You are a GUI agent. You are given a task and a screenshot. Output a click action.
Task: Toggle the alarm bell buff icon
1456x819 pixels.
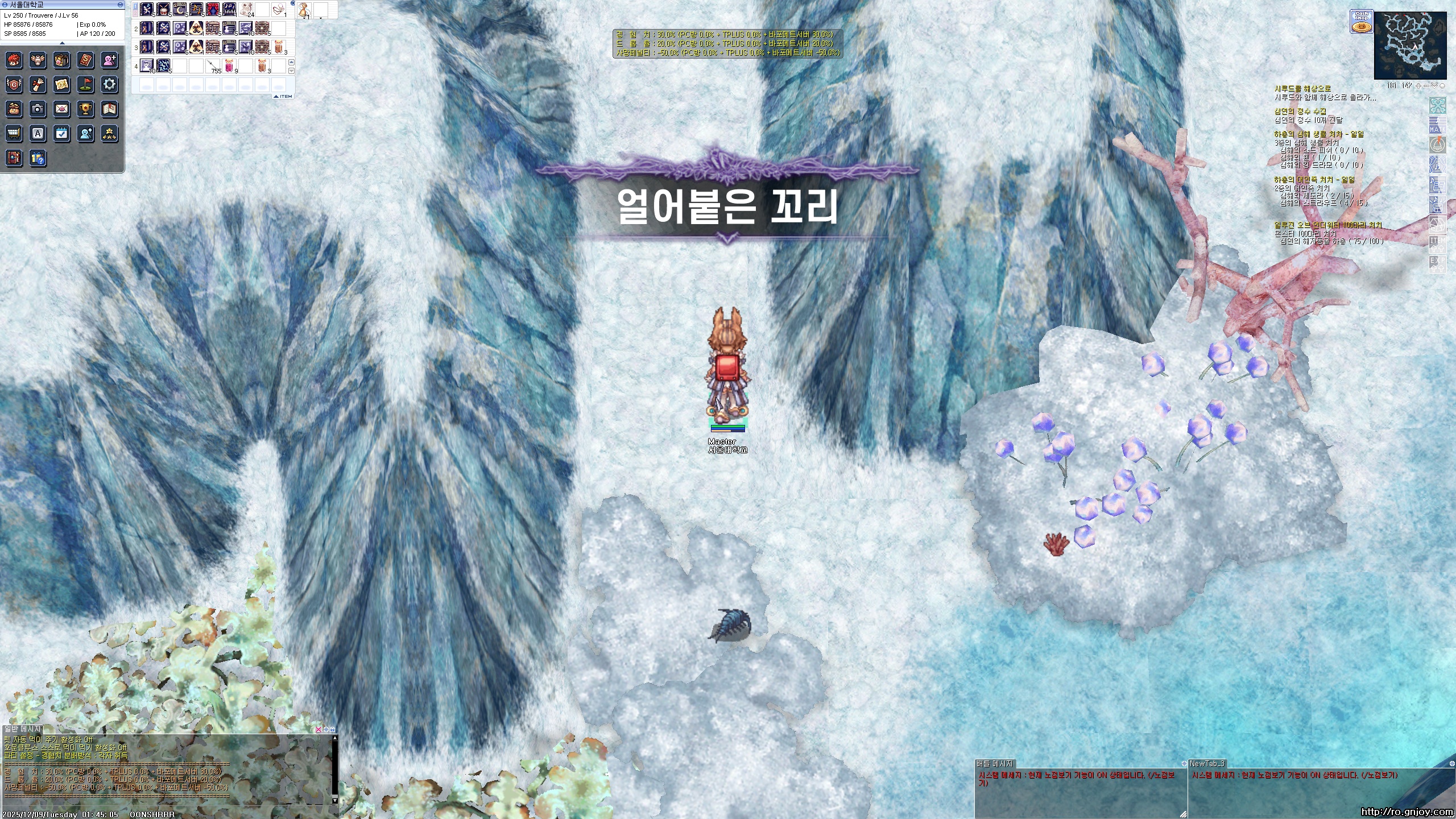pyautogui.click(x=1438, y=144)
